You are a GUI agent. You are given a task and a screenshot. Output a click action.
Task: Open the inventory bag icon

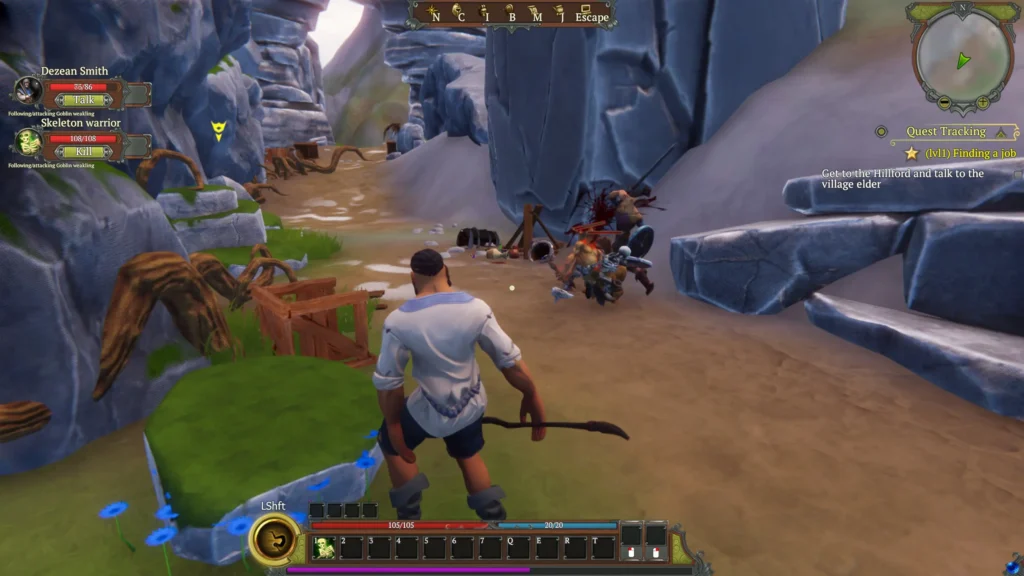coord(483,12)
